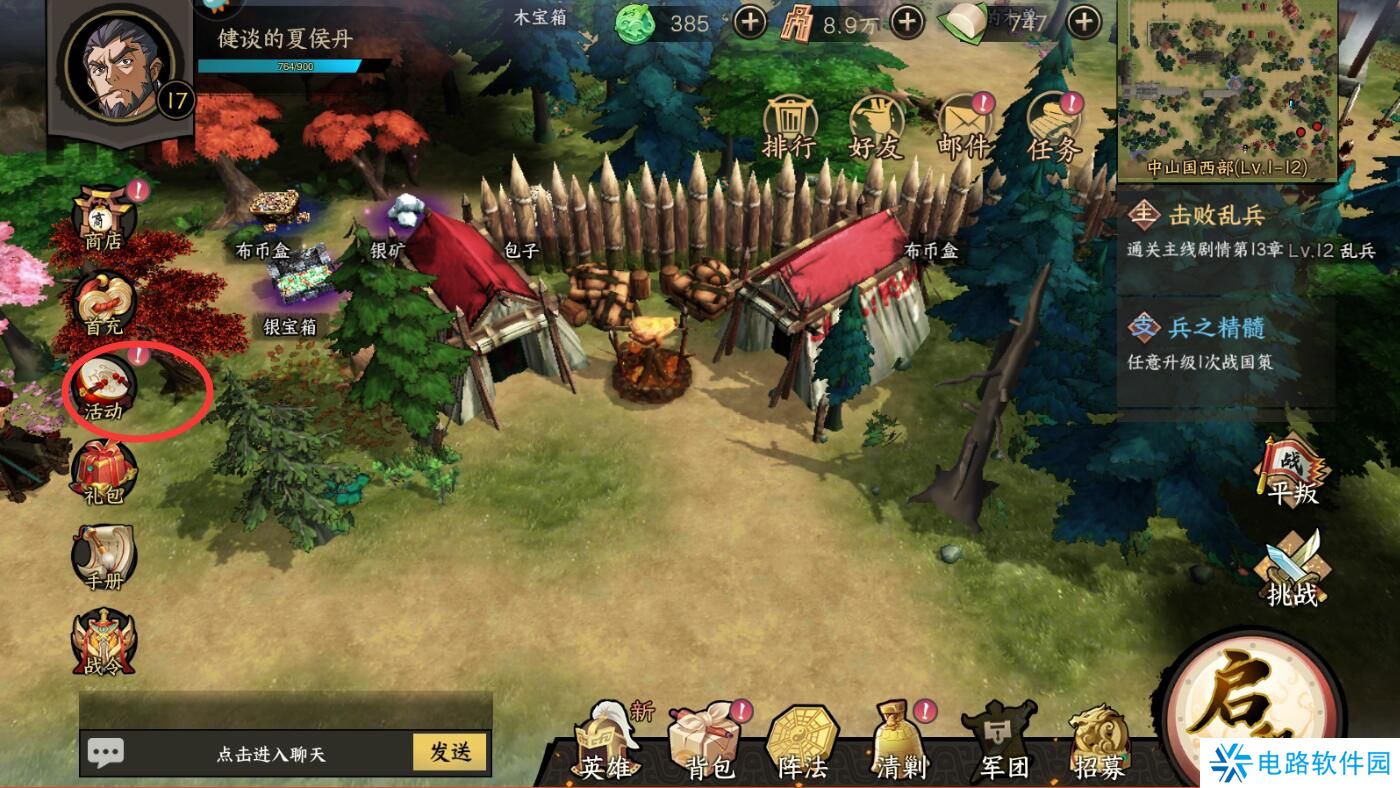Open the 战令 battle pass icon
1400x788 pixels.
coord(104,642)
